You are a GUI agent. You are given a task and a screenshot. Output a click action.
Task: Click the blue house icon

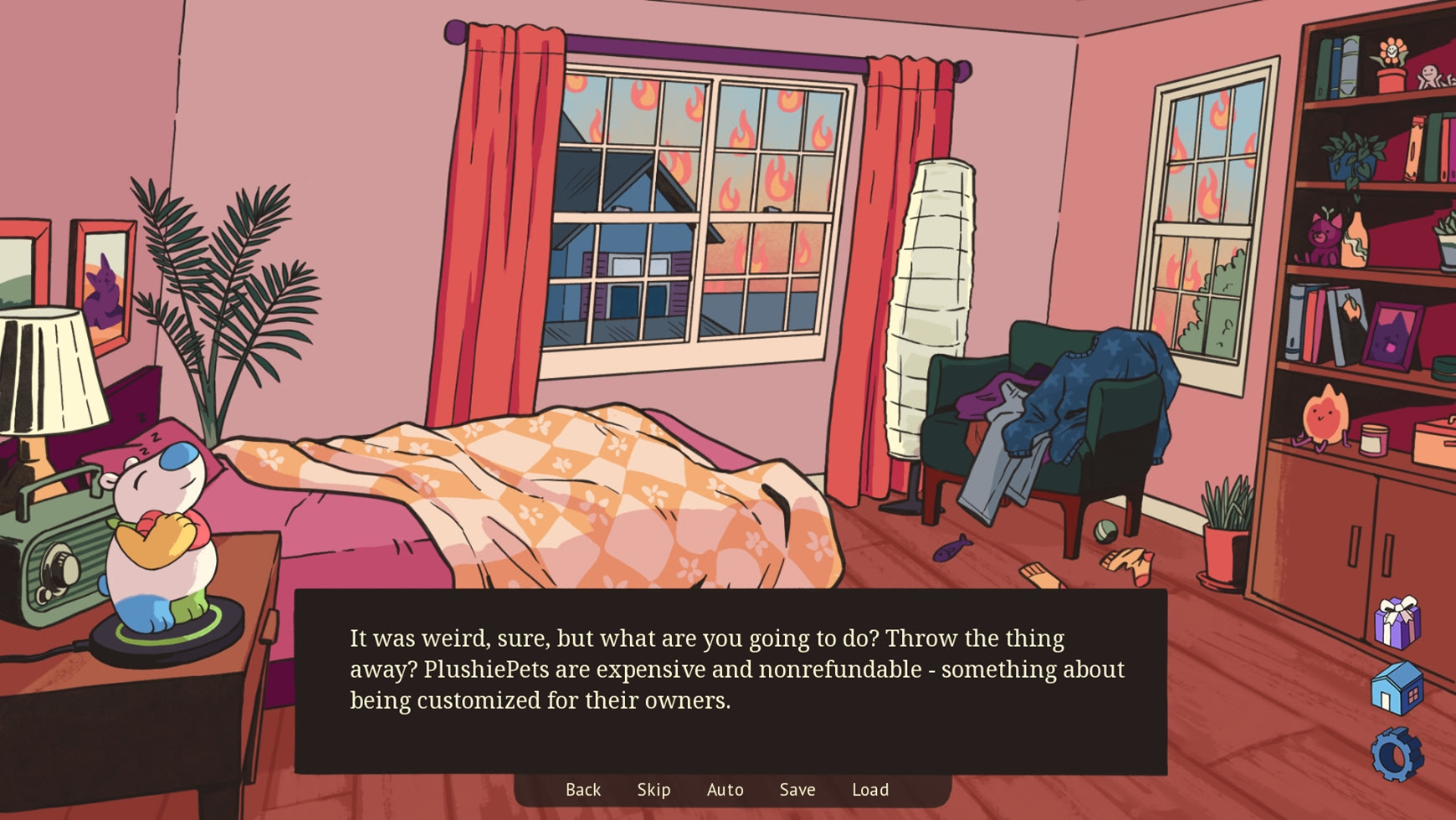point(1397,688)
